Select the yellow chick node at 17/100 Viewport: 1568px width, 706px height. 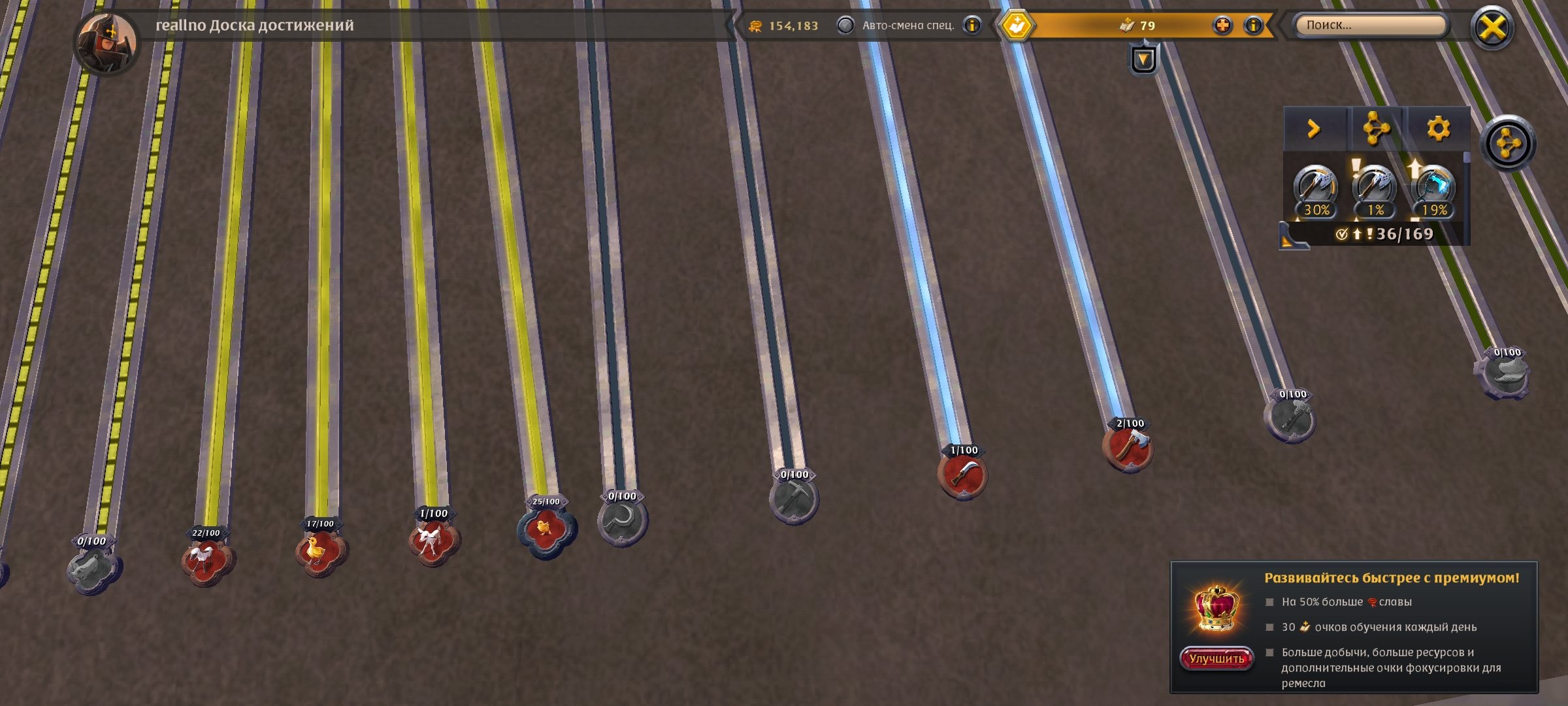click(x=320, y=551)
